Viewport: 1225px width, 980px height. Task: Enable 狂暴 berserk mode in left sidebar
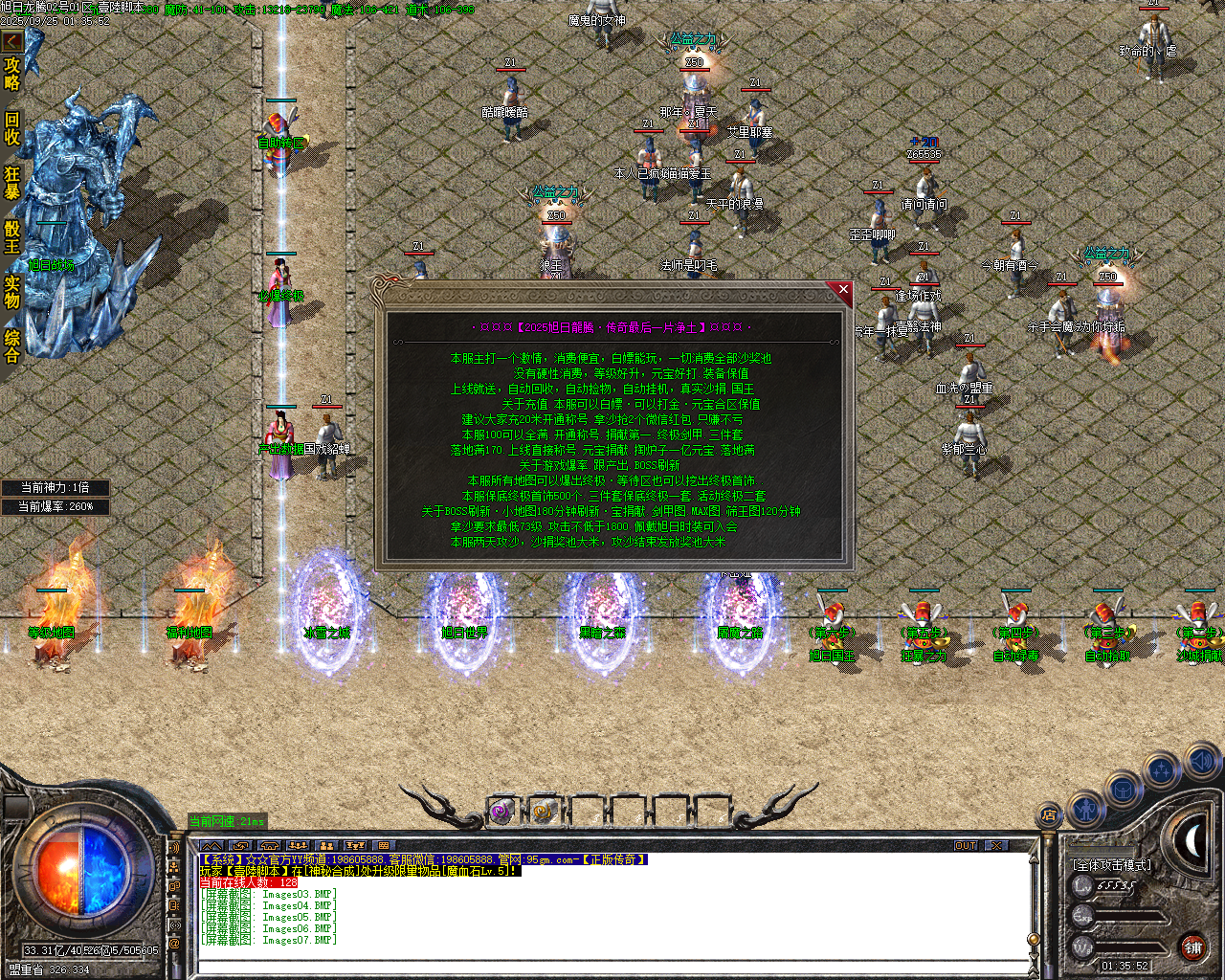coord(12,182)
